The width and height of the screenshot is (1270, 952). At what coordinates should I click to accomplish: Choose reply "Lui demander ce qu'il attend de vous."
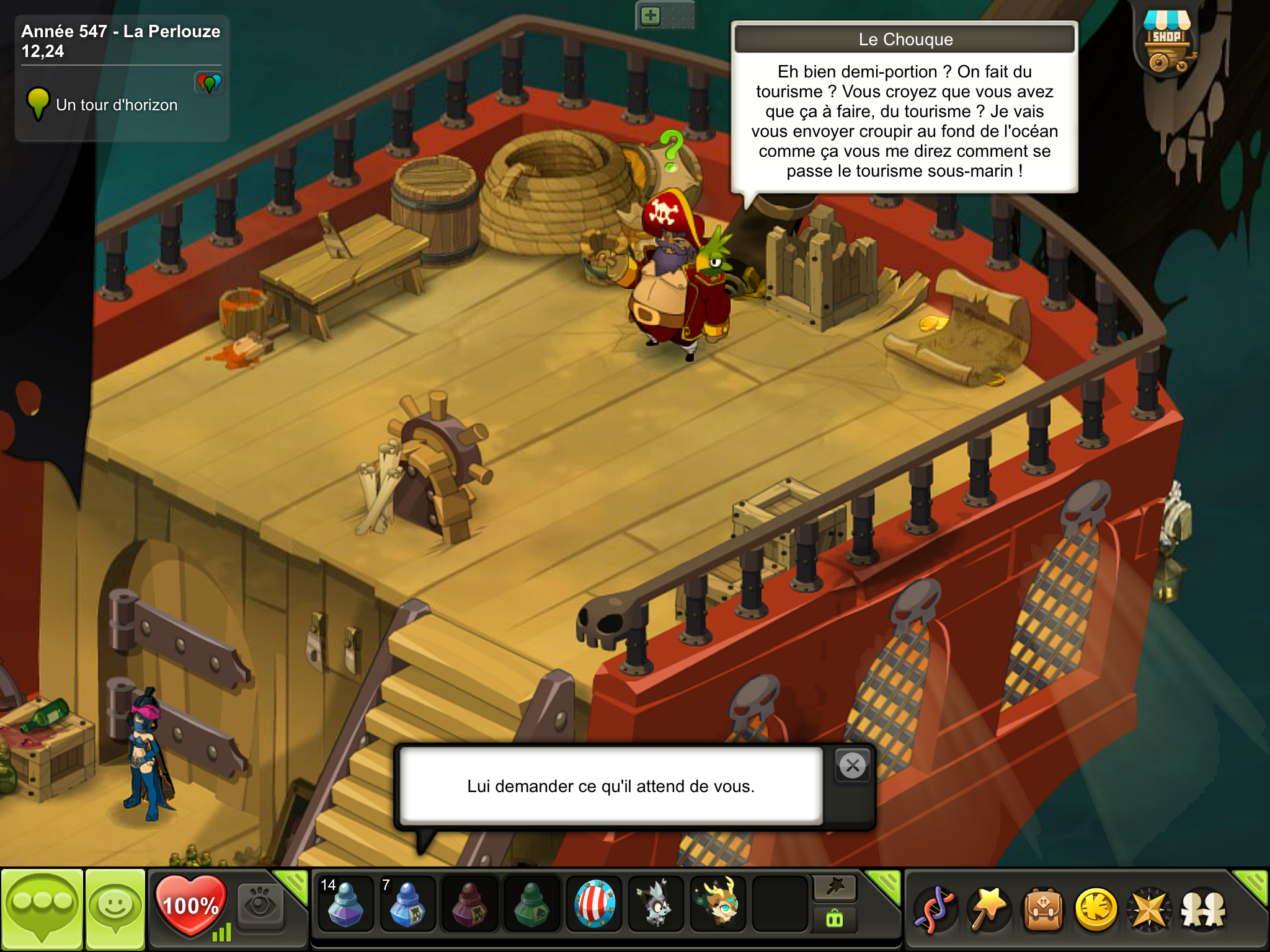coord(611,786)
